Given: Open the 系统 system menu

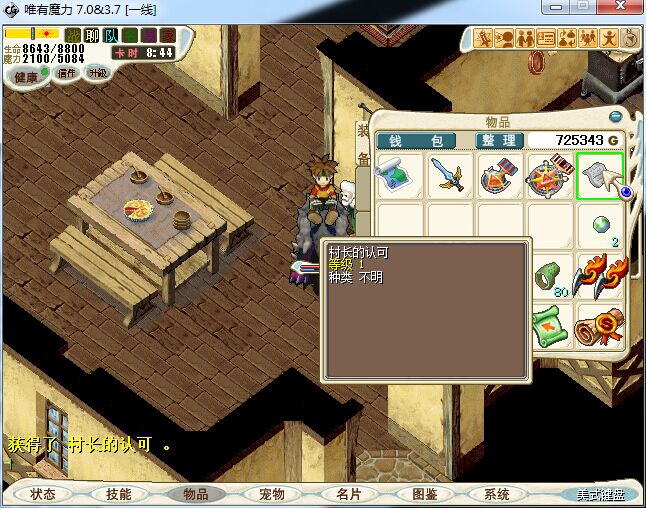Looking at the screenshot, I should 497,494.
